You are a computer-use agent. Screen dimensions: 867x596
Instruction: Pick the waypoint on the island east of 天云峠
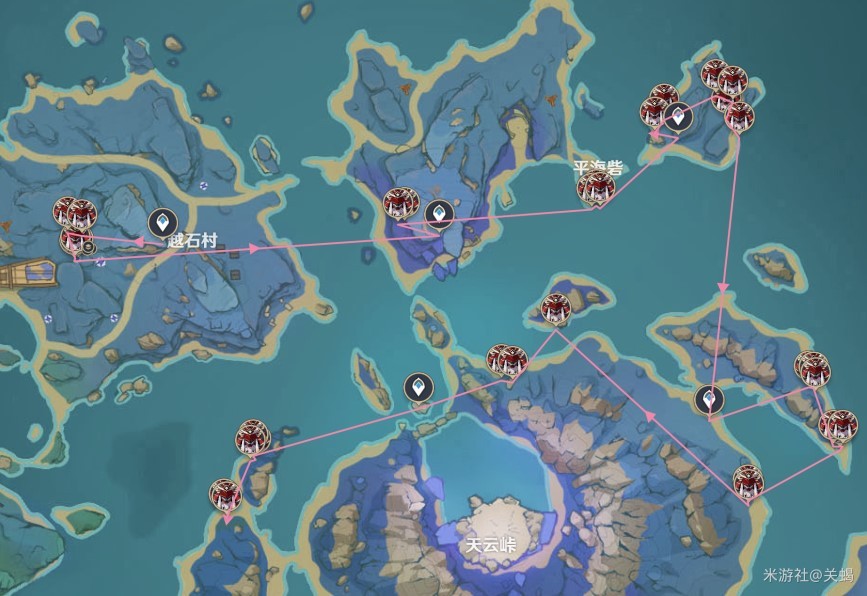709,399
